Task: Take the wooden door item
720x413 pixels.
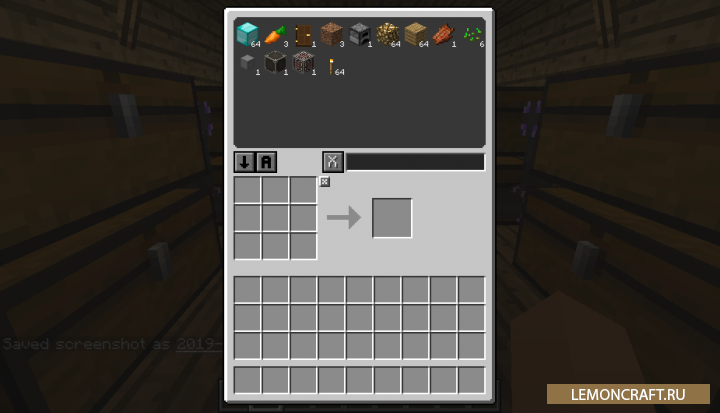Action: 302,35
